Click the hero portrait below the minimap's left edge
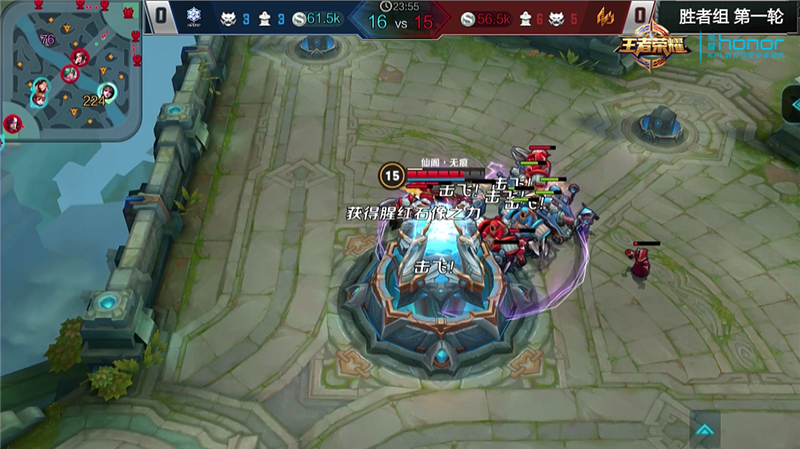Image resolution: width=800 pixels, height=449 pixels. pyautogui.click(x=12, y=124)
